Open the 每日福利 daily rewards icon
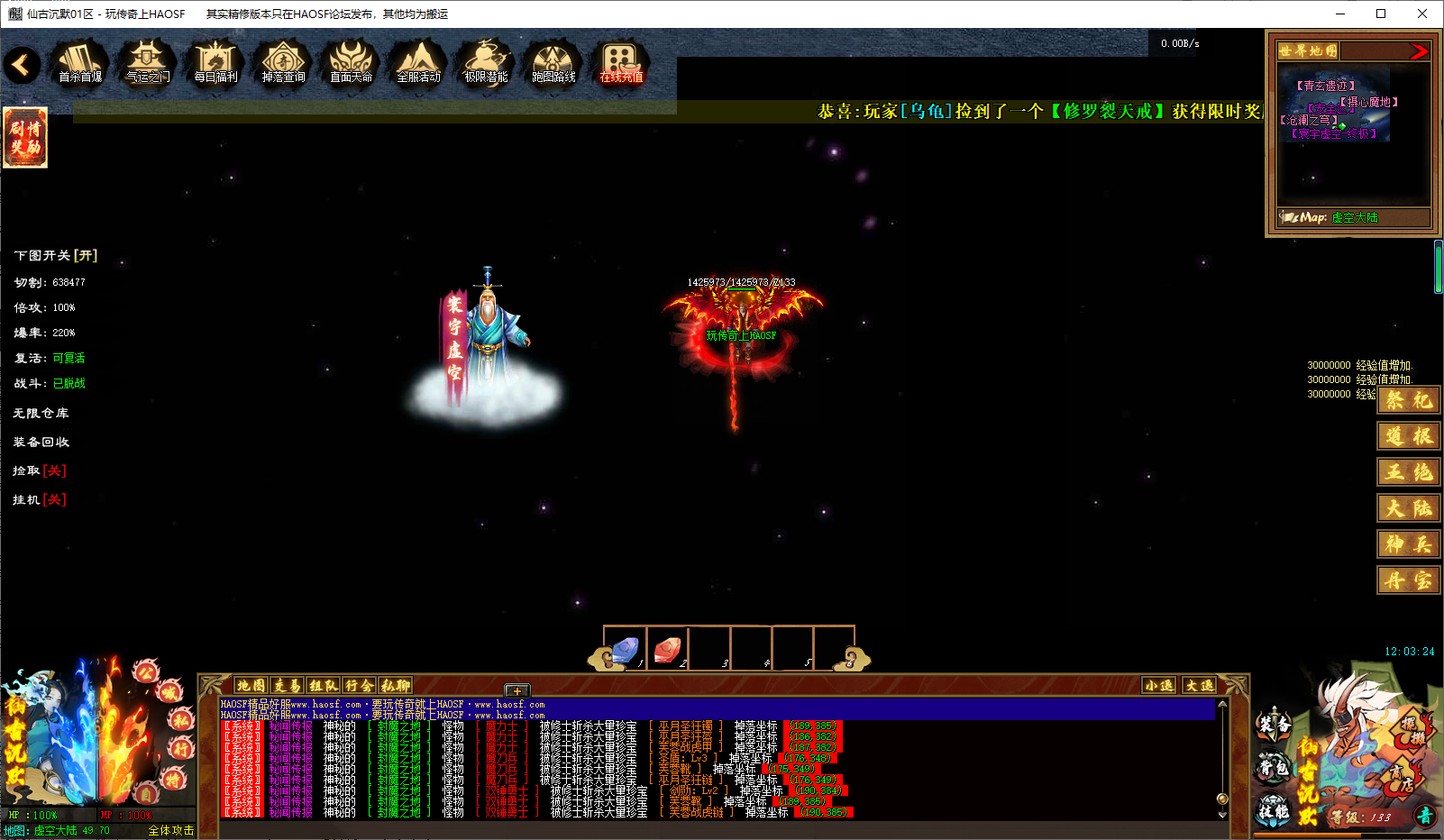Screen dimensions: 1444x840 215,63
